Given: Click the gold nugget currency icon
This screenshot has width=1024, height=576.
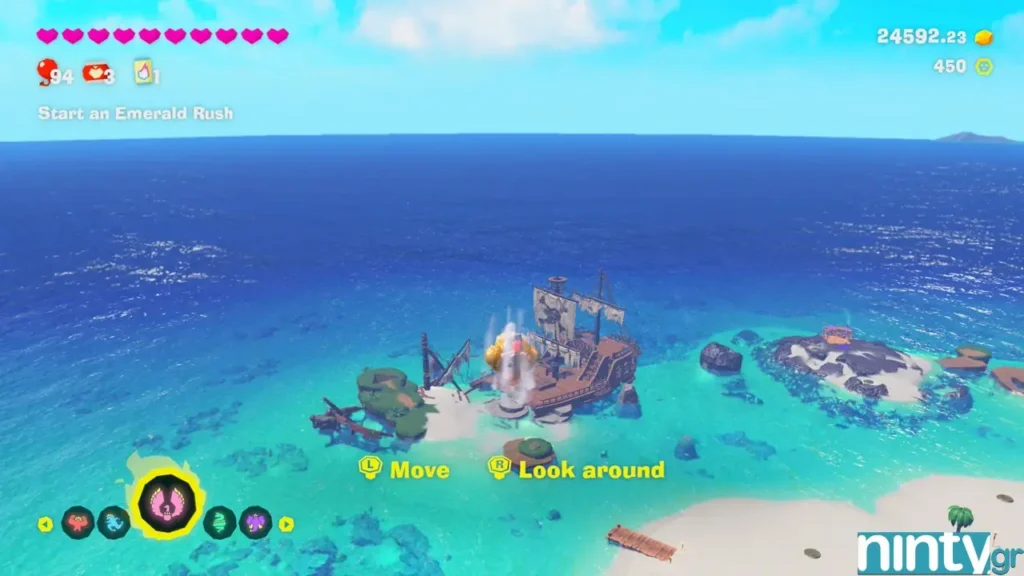Looking at the screenshot, I should [x=984, y=37].
